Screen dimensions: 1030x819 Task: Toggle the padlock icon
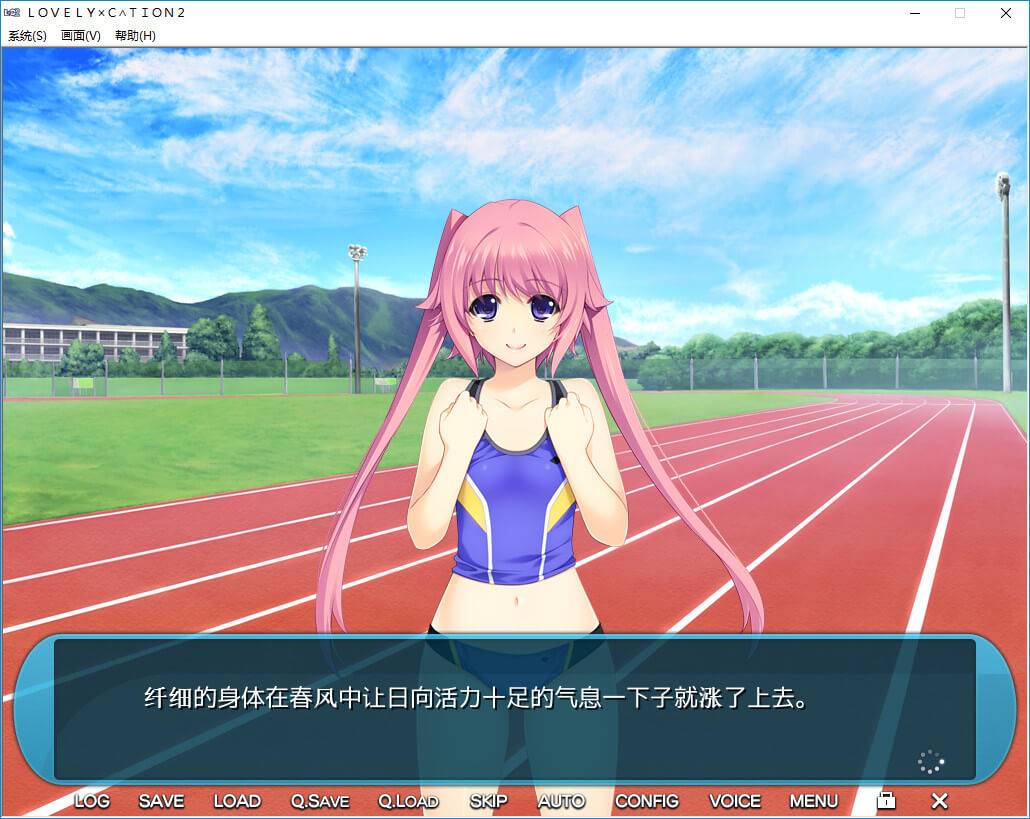886,800
